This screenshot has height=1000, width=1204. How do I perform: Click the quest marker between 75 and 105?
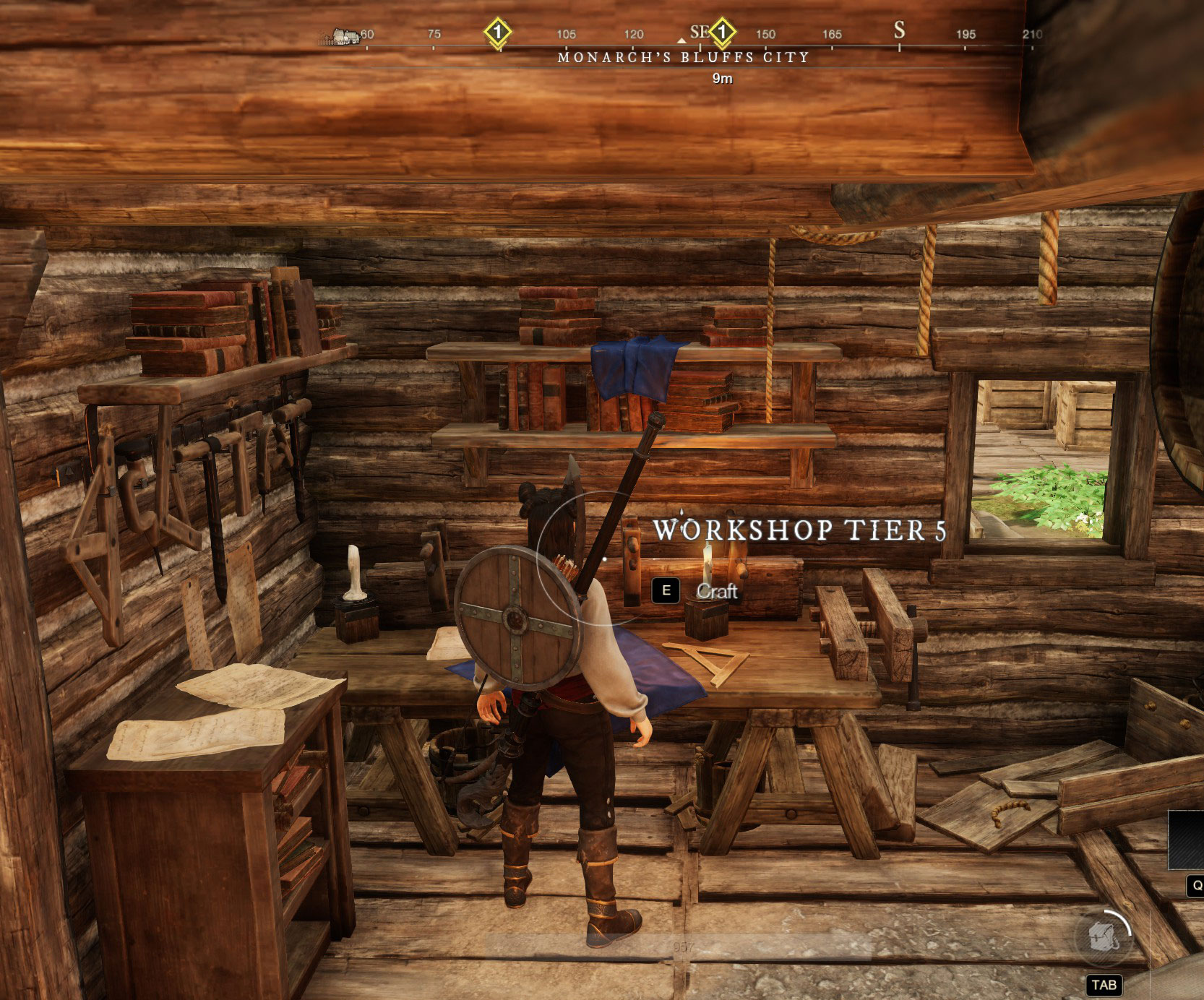497,32
